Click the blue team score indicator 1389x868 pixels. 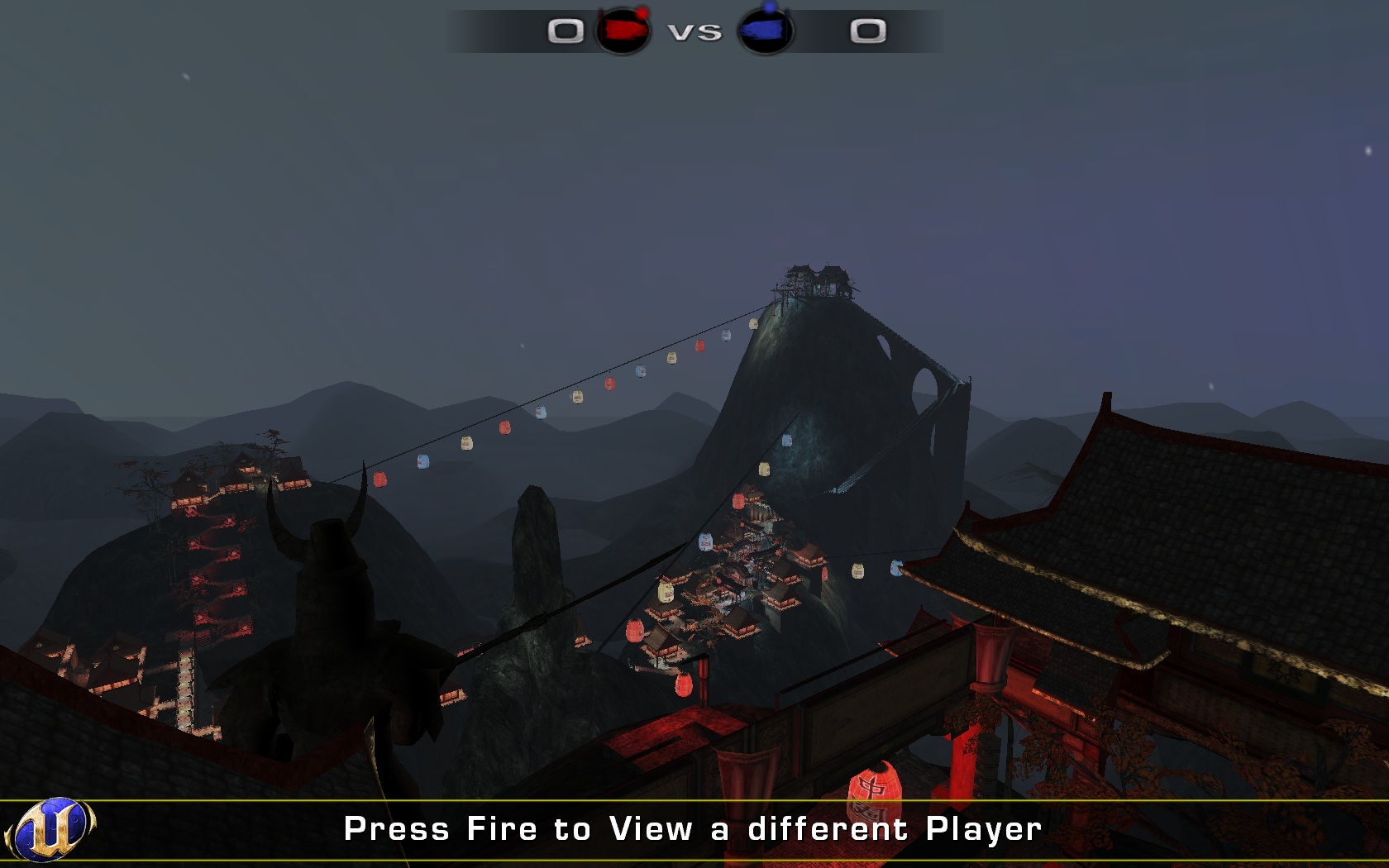point(867,31)
